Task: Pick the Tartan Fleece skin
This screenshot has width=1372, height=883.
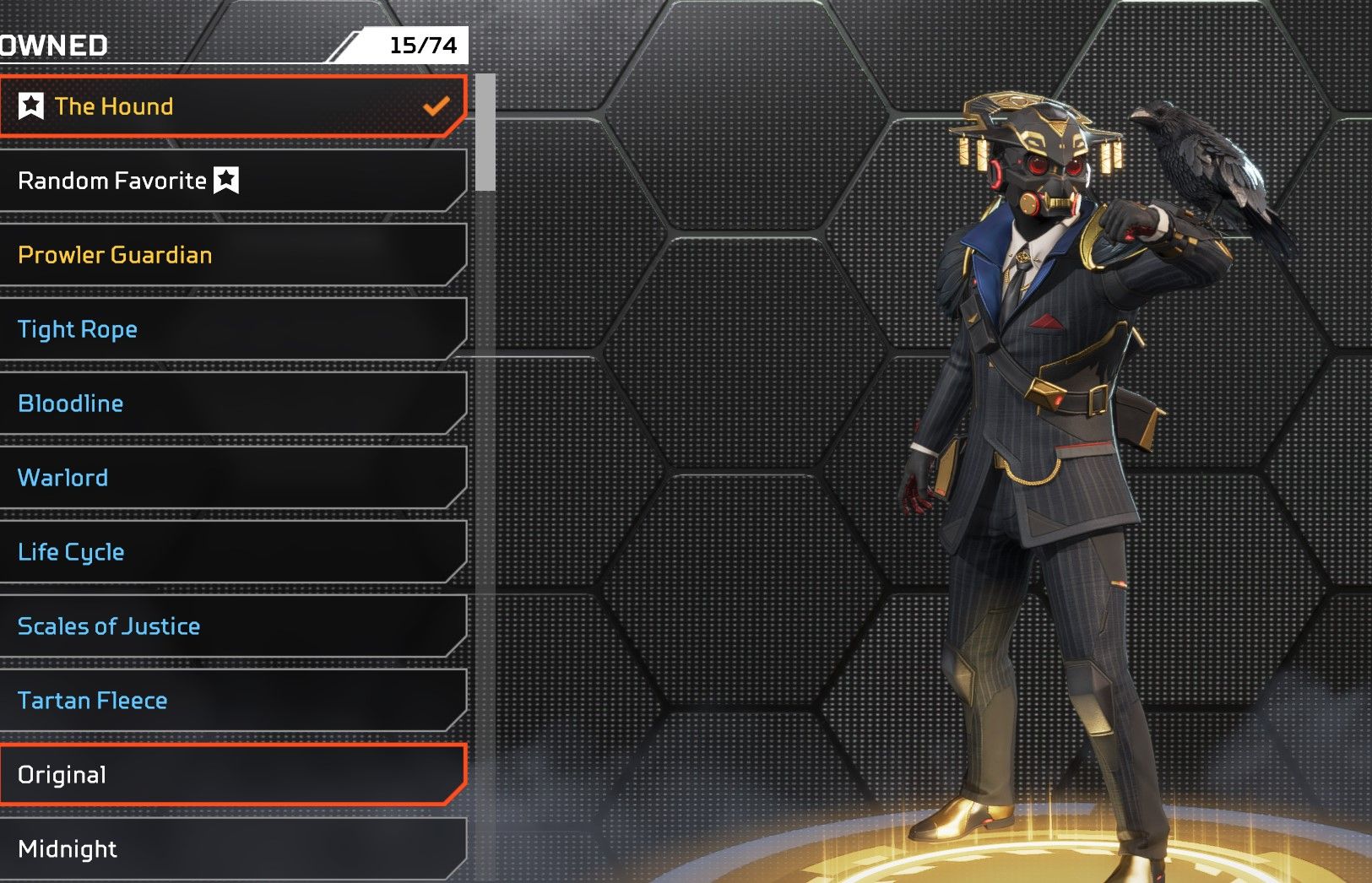Action: pos(232,701)
